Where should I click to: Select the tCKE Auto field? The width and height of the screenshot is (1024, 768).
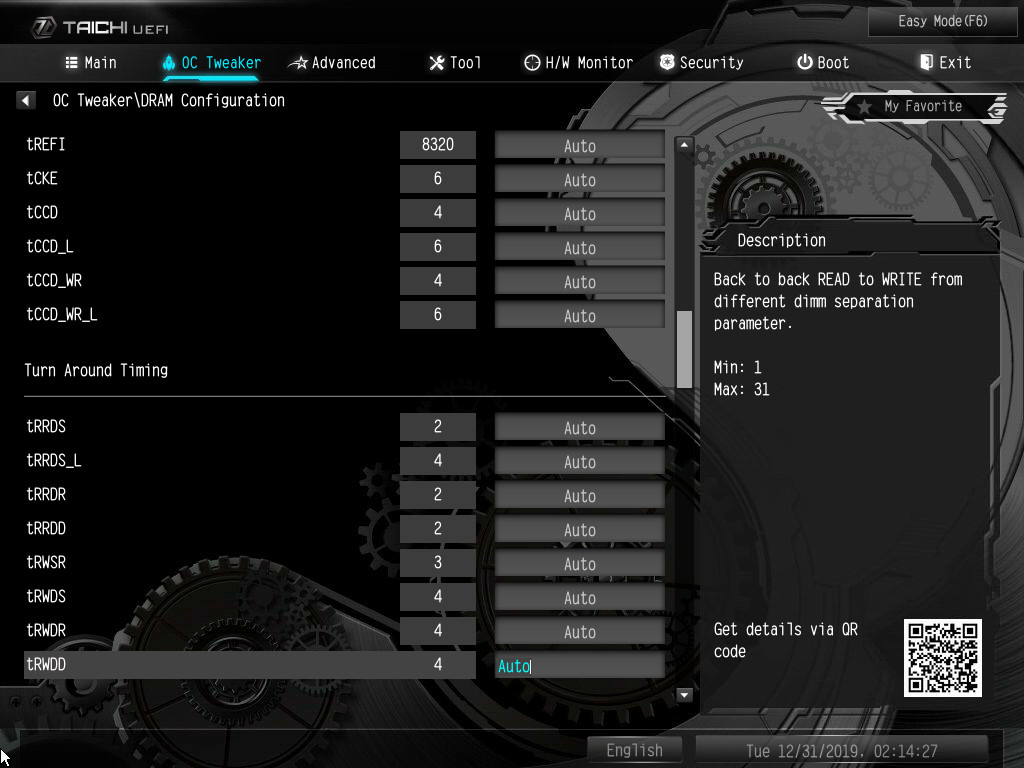[x=579, y=179]
